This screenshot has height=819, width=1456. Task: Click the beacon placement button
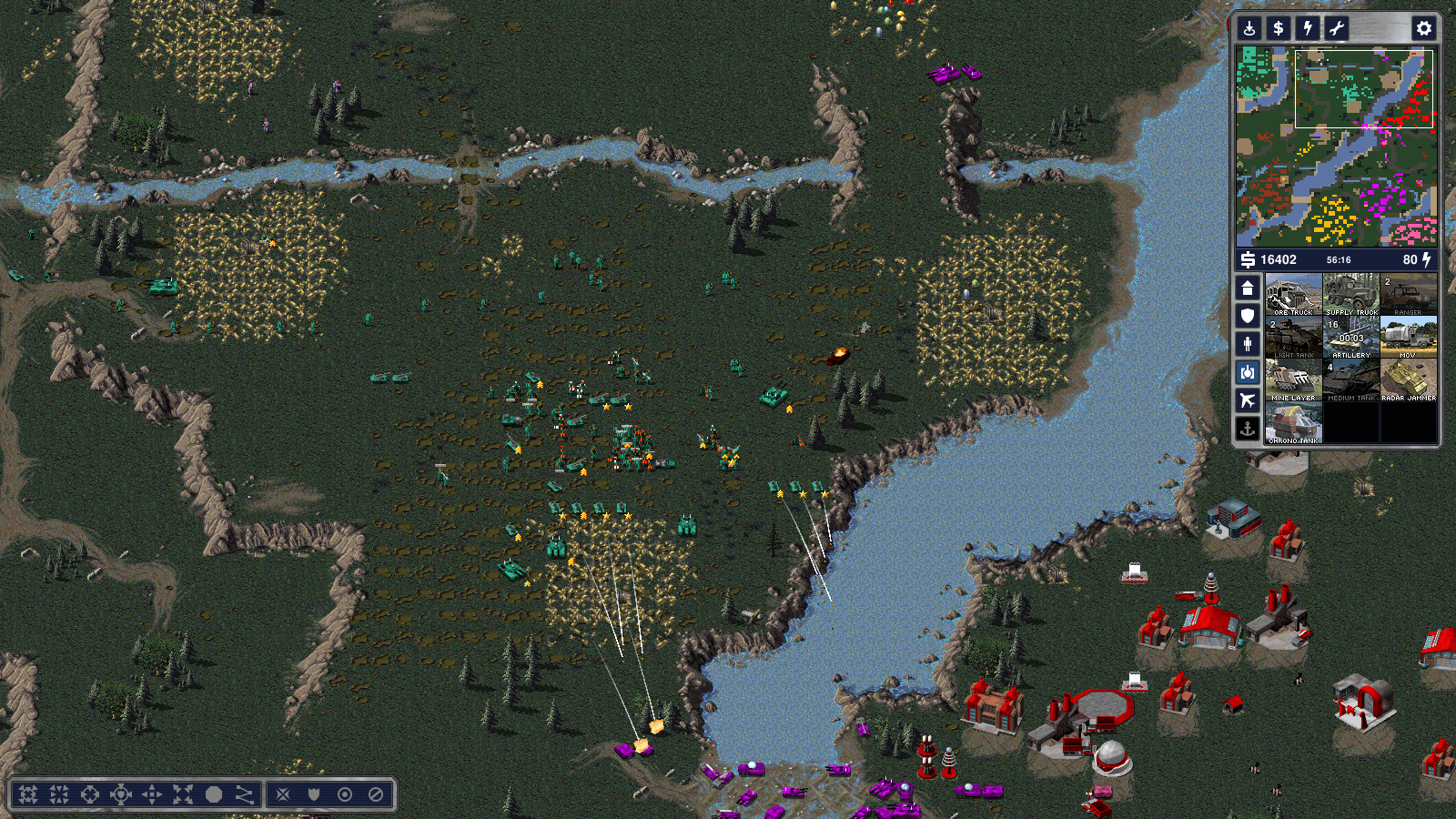click(x=1249, y=28)
